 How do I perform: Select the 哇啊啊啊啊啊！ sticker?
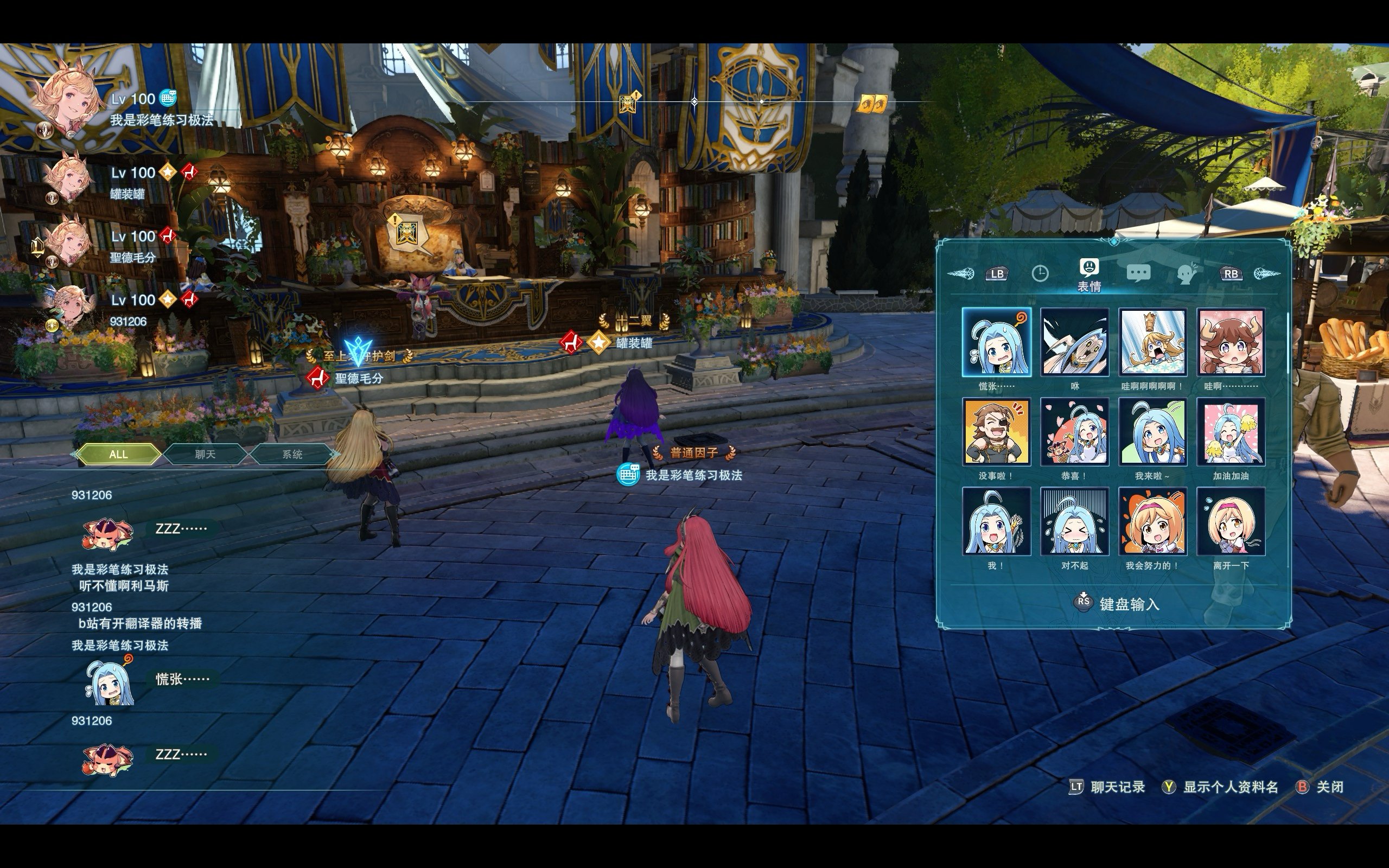point(1152,342)
